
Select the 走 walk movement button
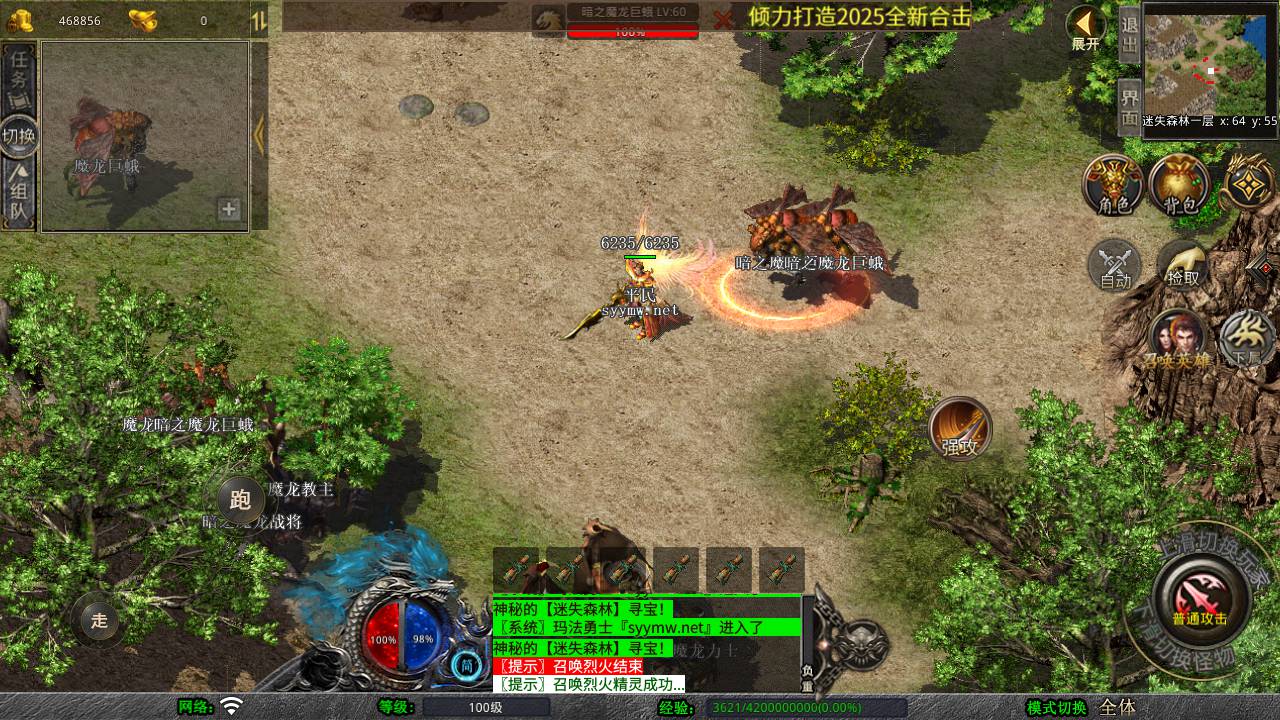[99, 620]
